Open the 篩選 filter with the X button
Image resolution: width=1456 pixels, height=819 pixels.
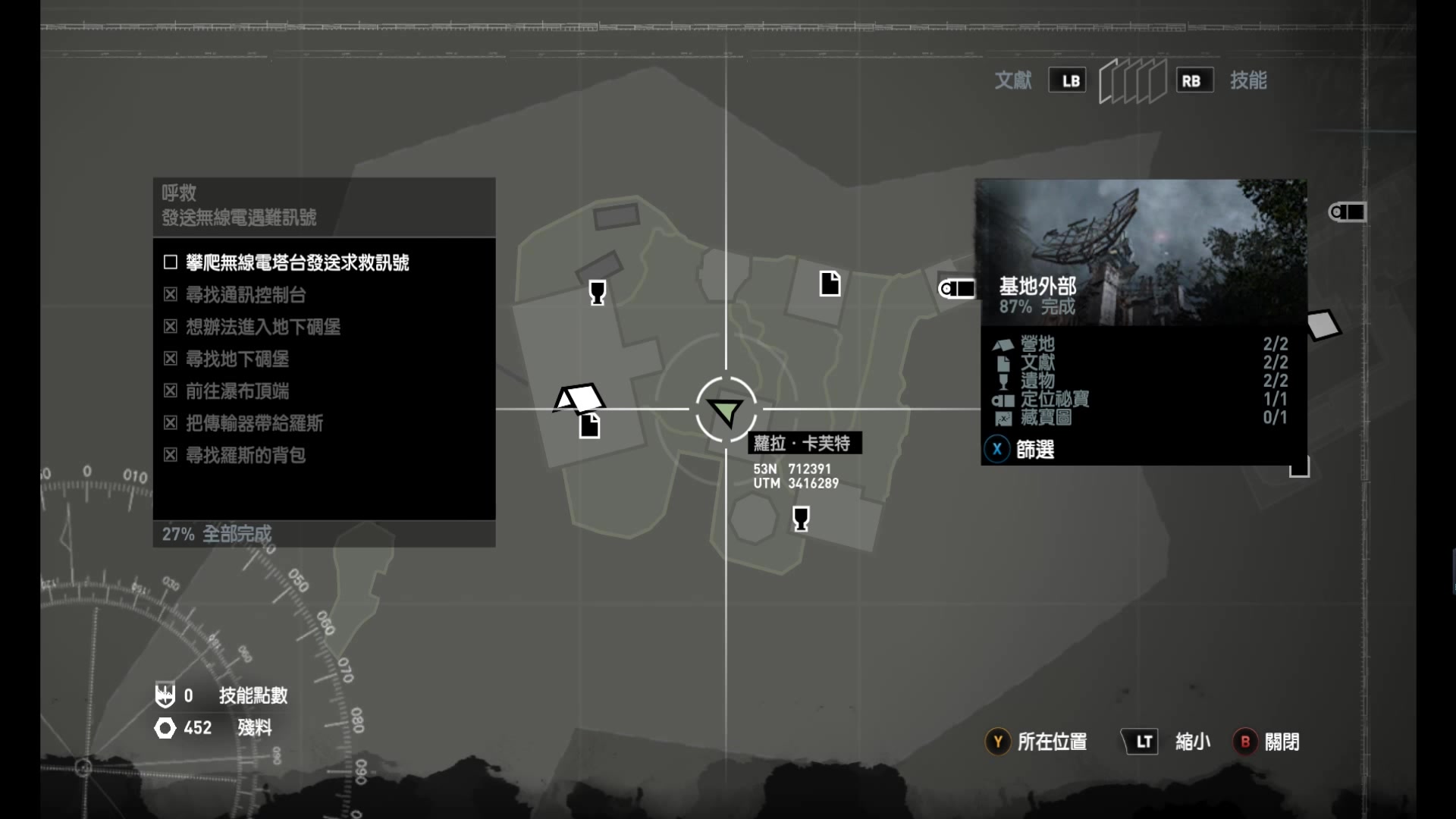pos(996,449)
